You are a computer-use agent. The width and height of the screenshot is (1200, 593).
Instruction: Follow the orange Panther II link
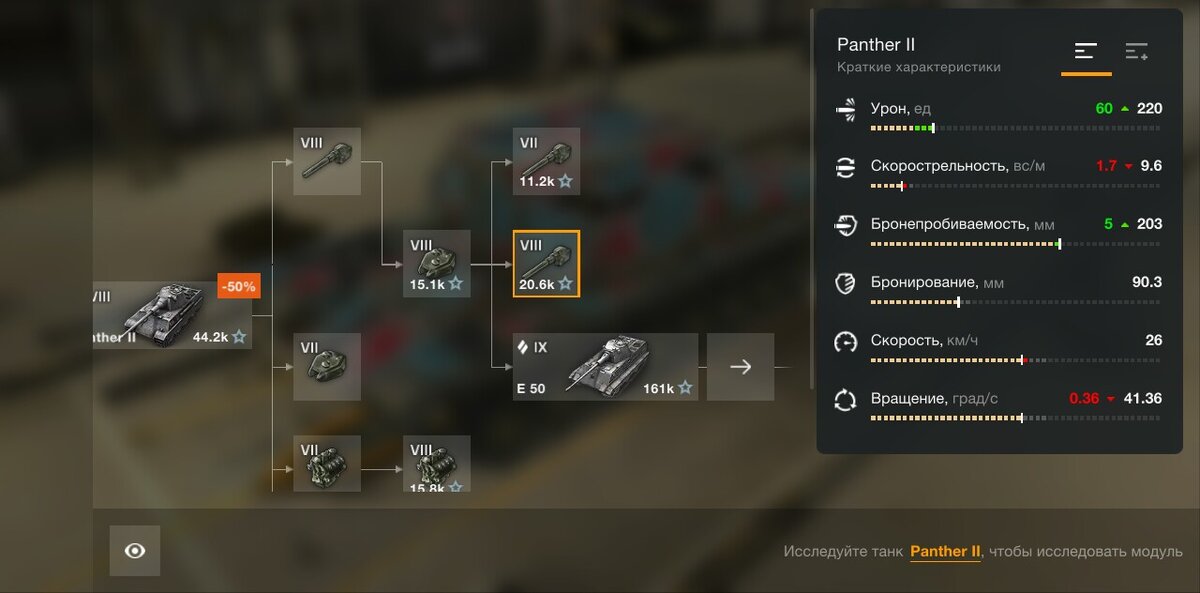point(945,552)
